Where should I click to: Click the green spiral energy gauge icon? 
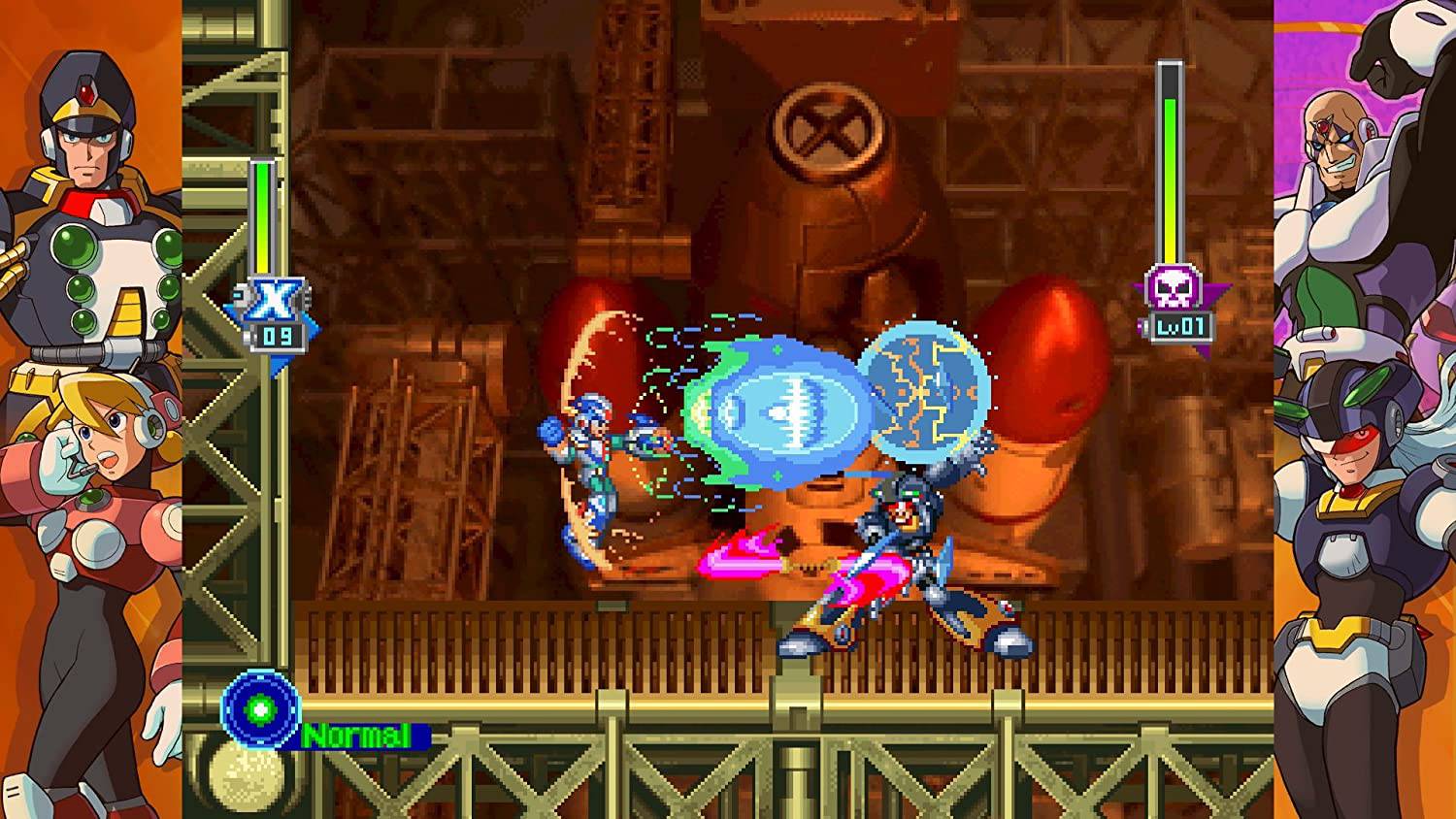pos(260,711)
